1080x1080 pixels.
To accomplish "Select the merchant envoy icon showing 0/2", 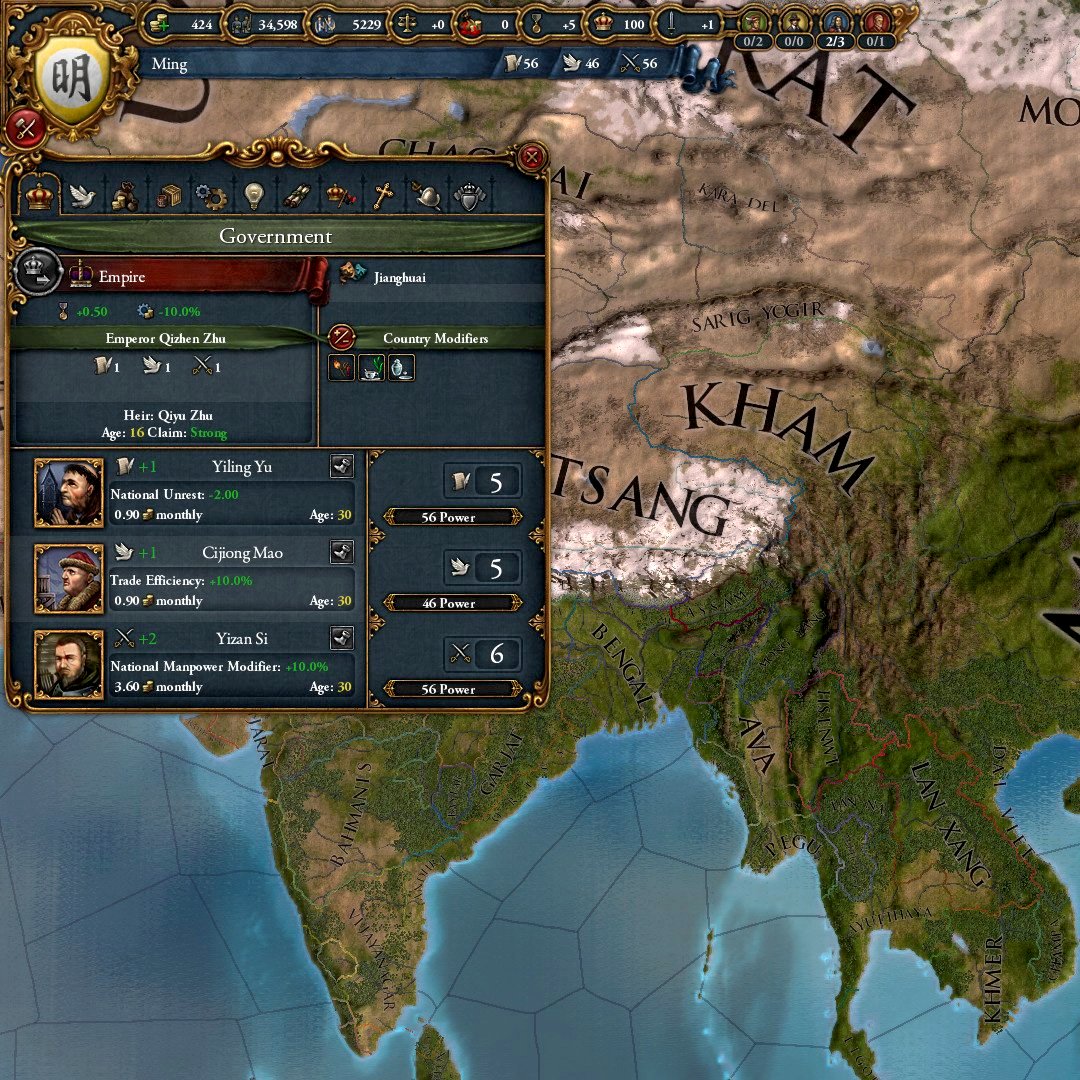I will 754,22.
